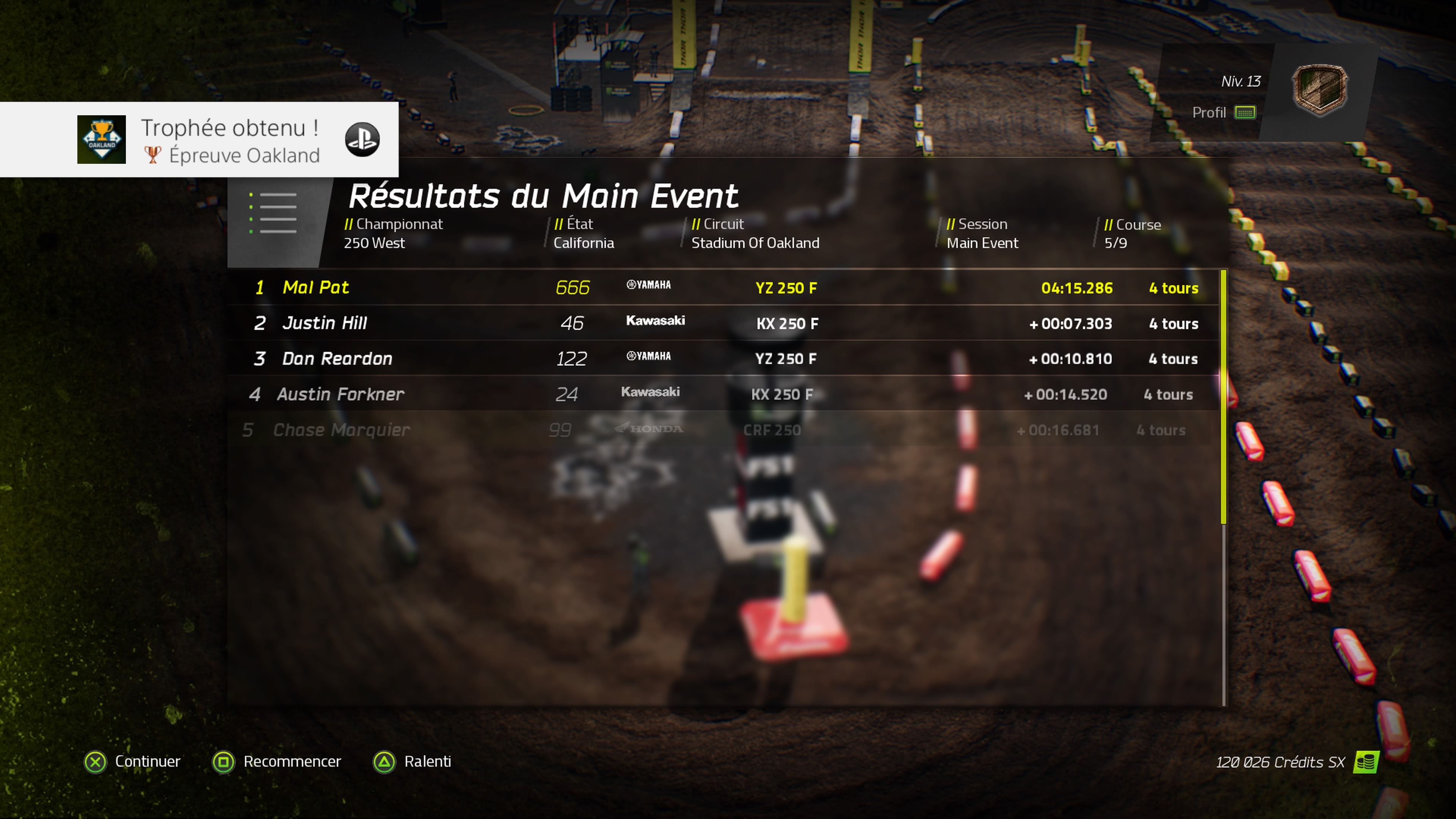Select Mal Pat's first place result row

click(x=723, y=288)
